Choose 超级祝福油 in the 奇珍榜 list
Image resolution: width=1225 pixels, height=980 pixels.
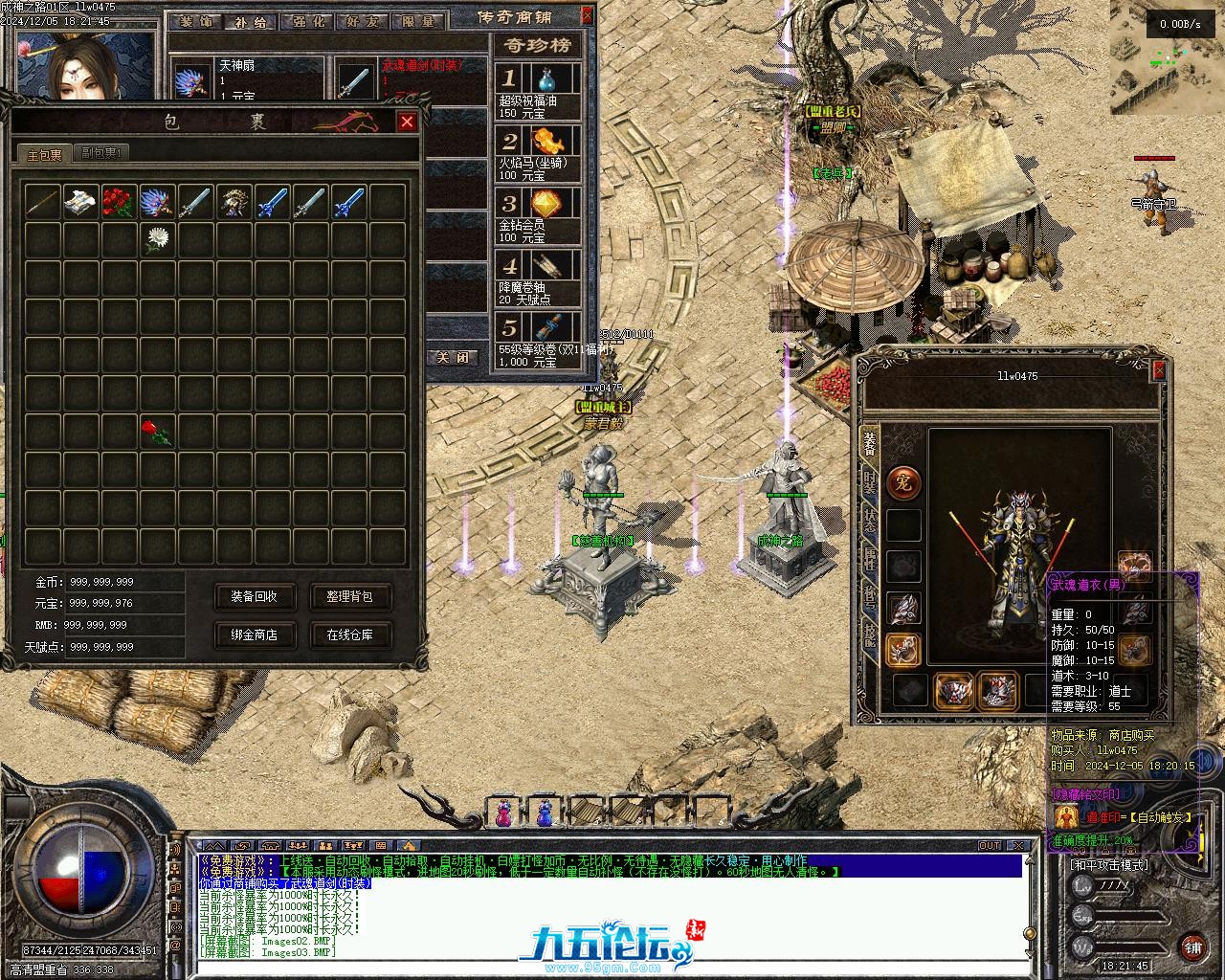[539, 91]
